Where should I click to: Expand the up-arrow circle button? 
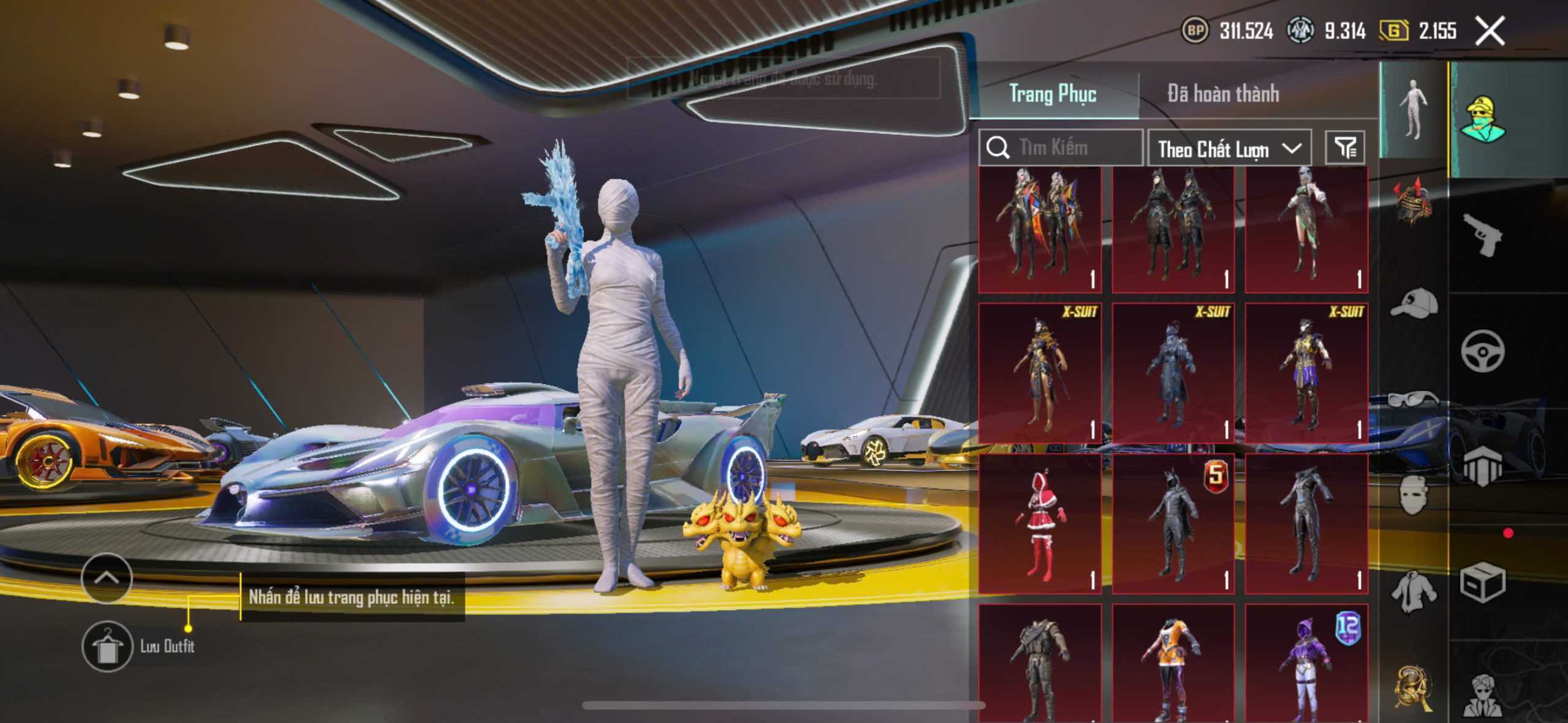click(107, 578)
